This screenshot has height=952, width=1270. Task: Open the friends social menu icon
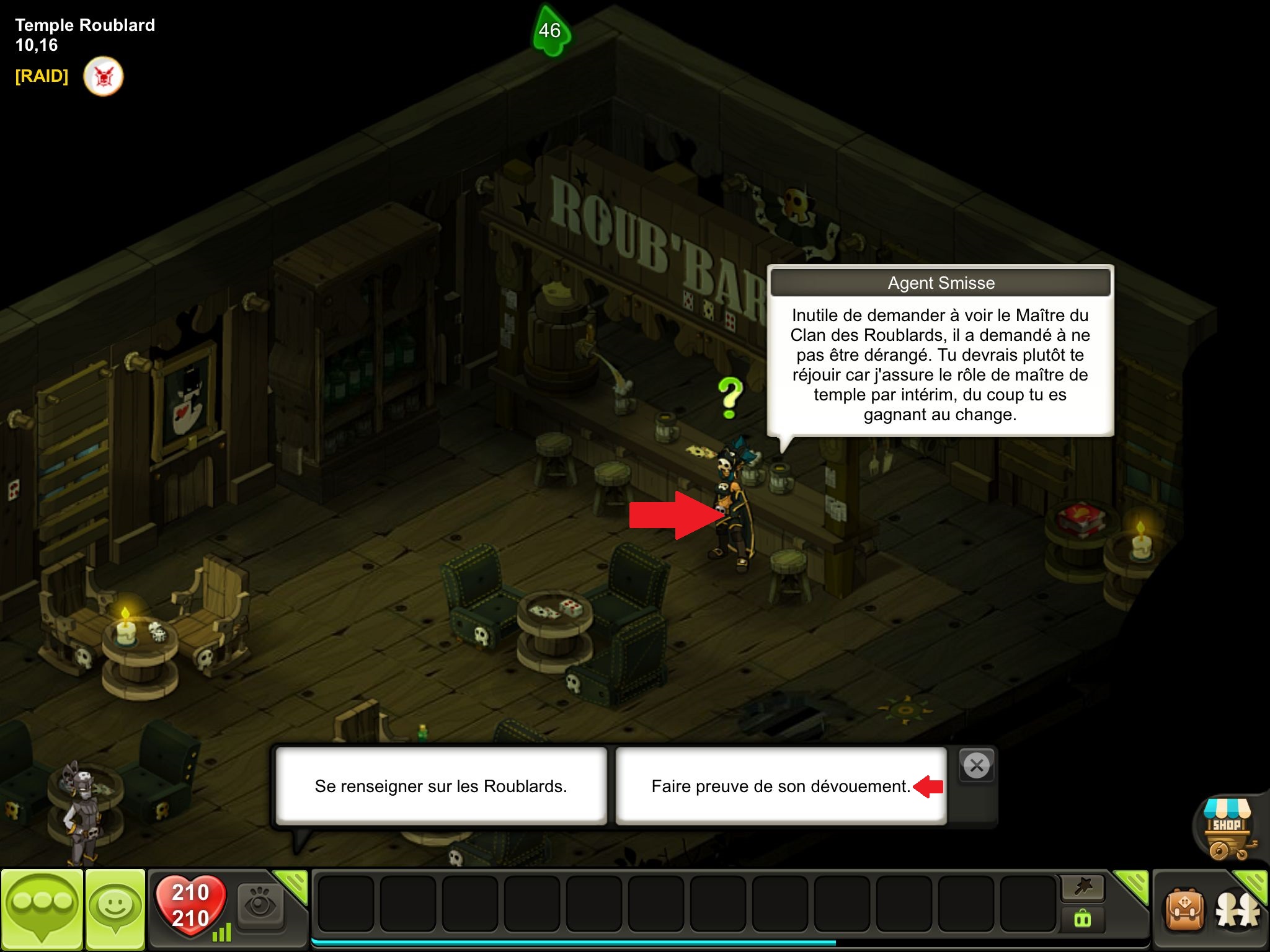click(x=1238, y=910)
